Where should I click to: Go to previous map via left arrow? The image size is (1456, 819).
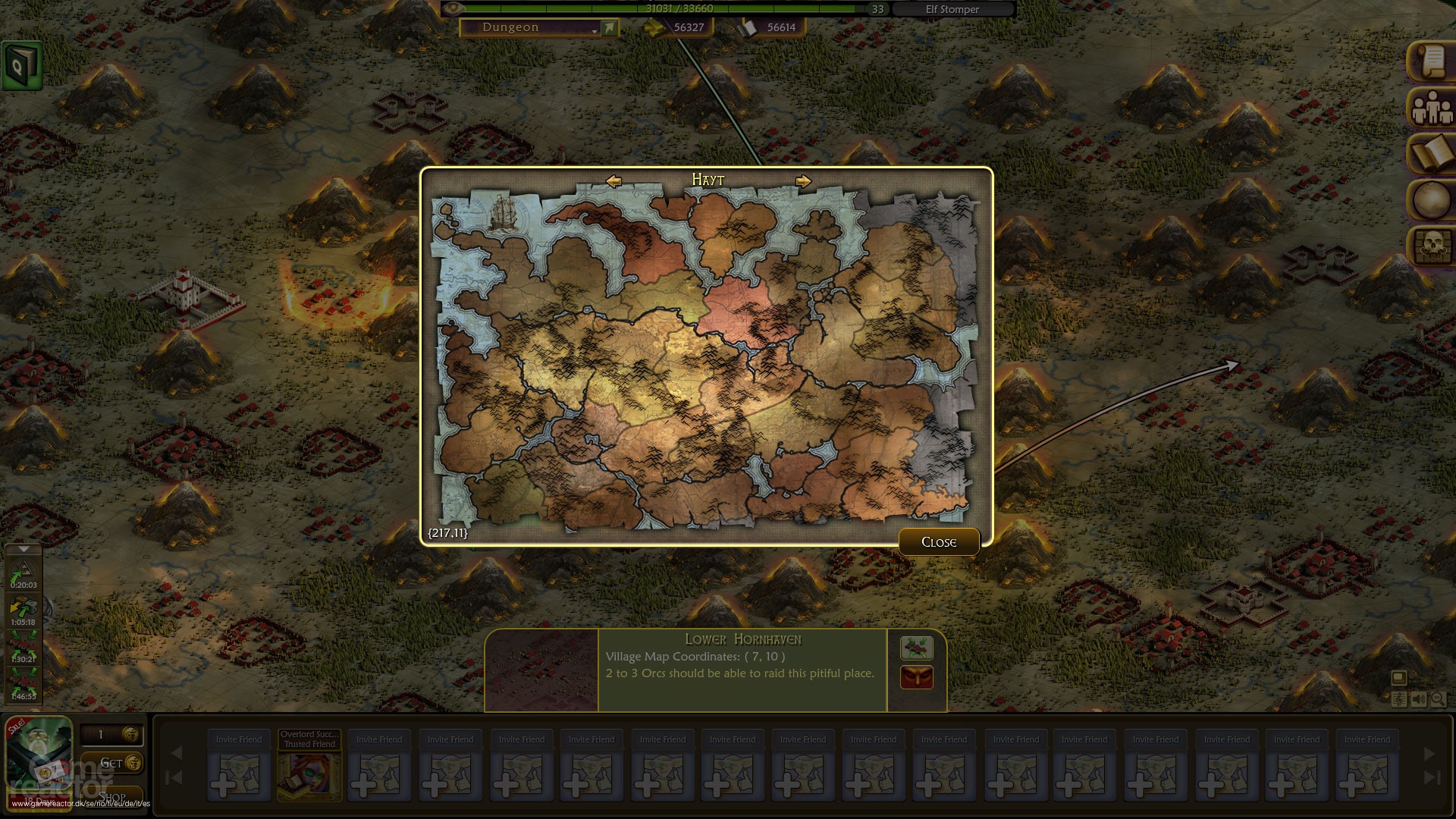613,180
